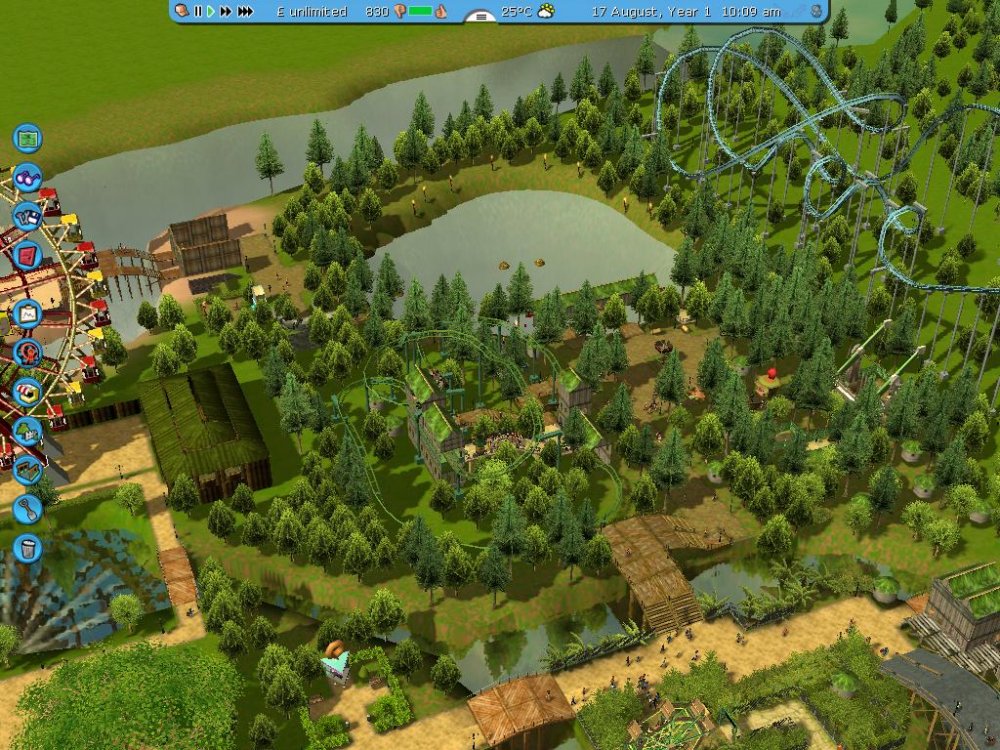
Task: Open the binoculars view options
Action: click(x=27, y=177)
